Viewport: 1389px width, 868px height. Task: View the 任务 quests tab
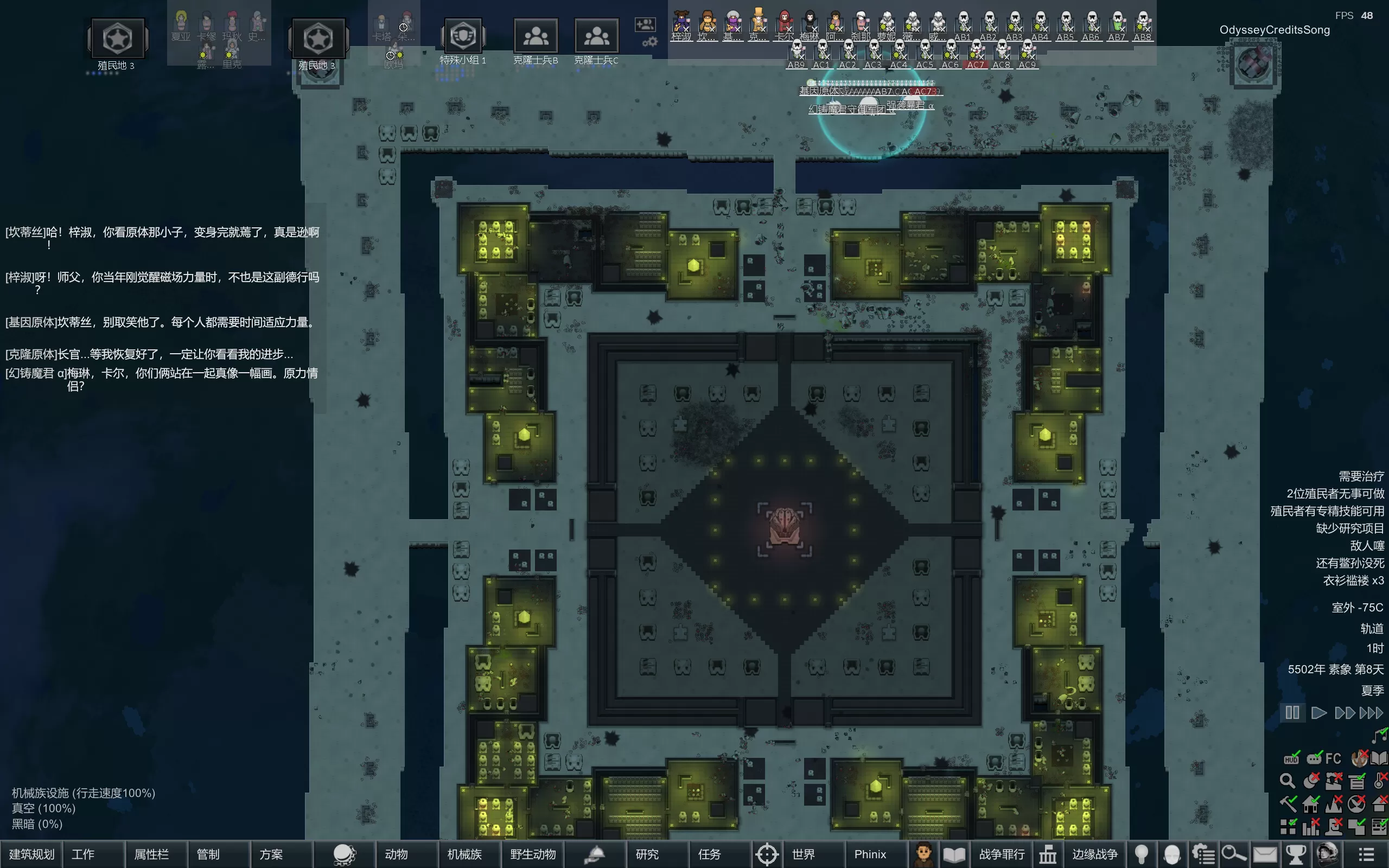coord(710,854)
